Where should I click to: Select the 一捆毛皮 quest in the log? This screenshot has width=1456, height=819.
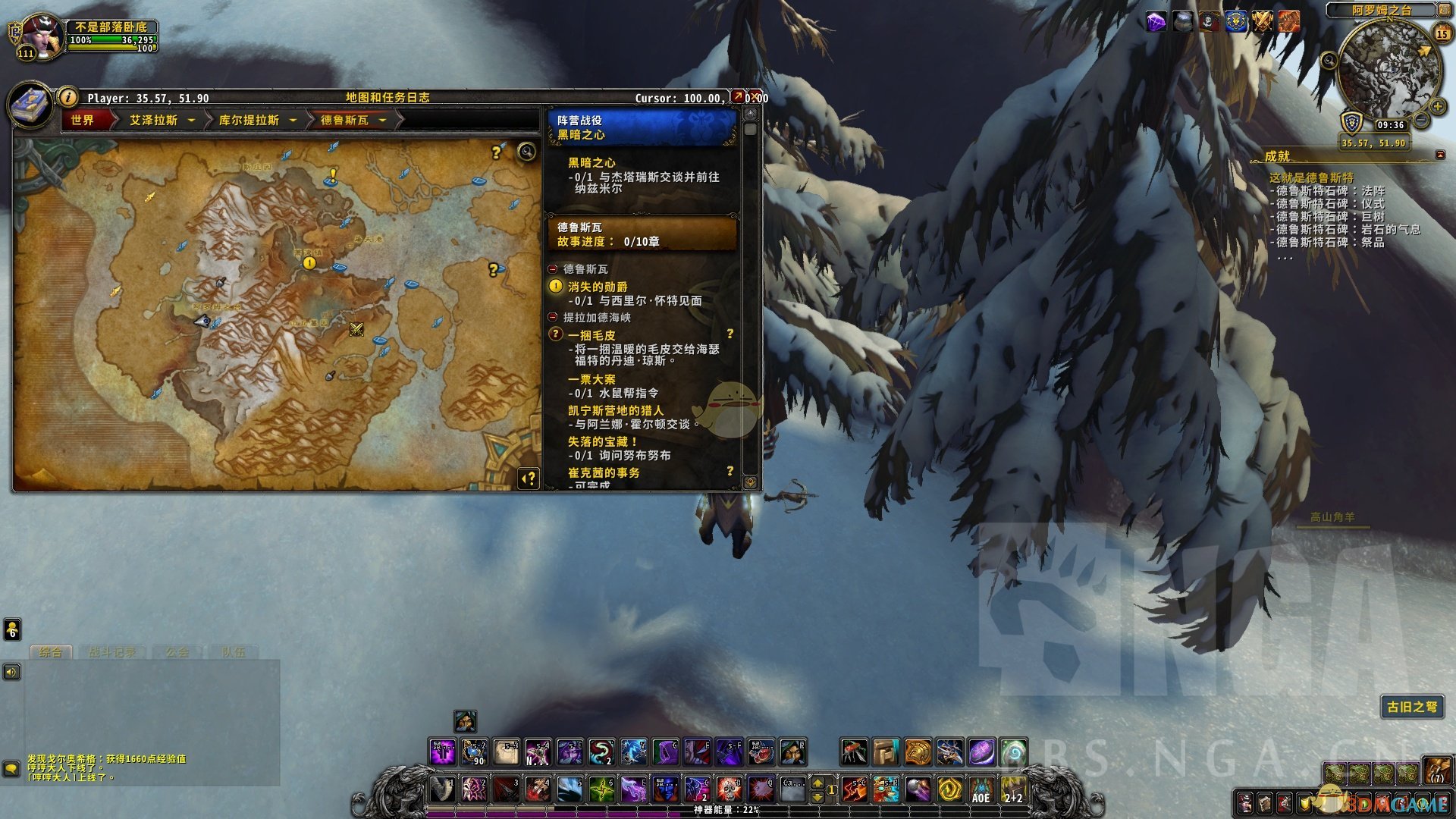coord(591,335)
